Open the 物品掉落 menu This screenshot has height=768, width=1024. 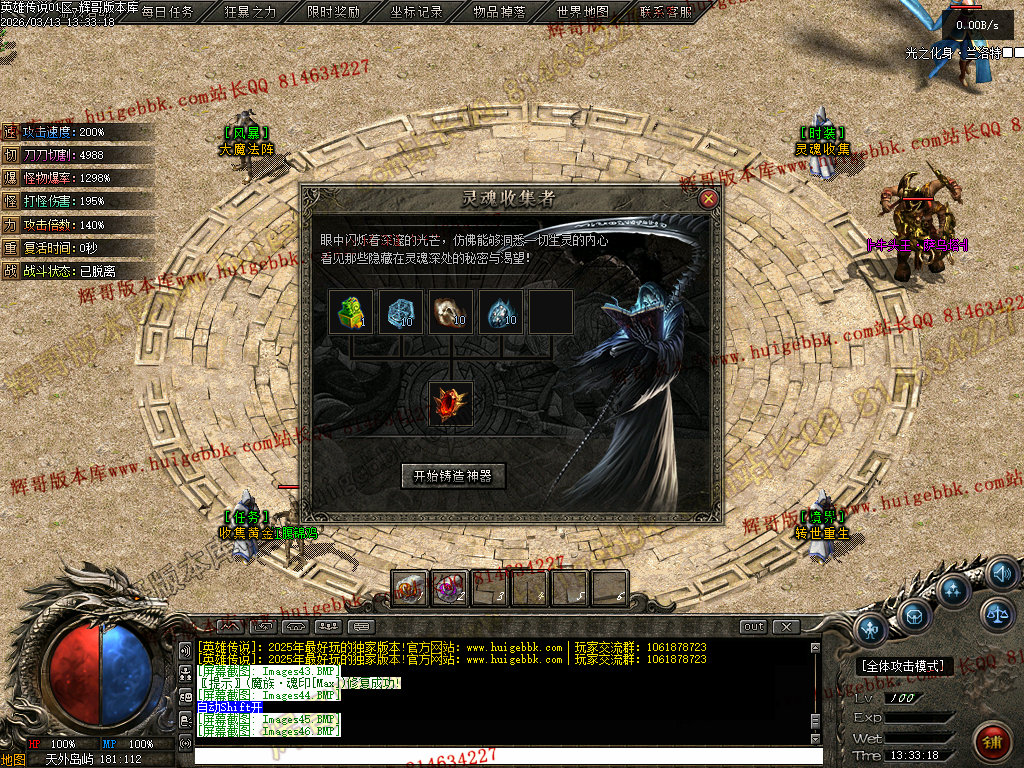click(500, 12)
